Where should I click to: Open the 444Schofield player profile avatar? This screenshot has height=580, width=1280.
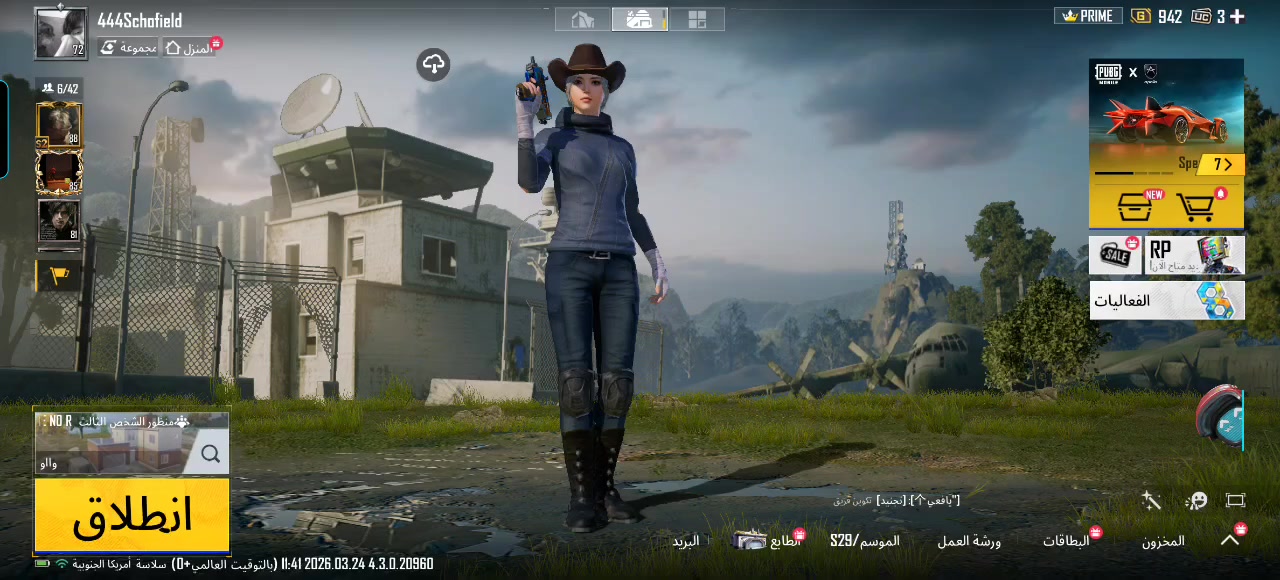60,33
